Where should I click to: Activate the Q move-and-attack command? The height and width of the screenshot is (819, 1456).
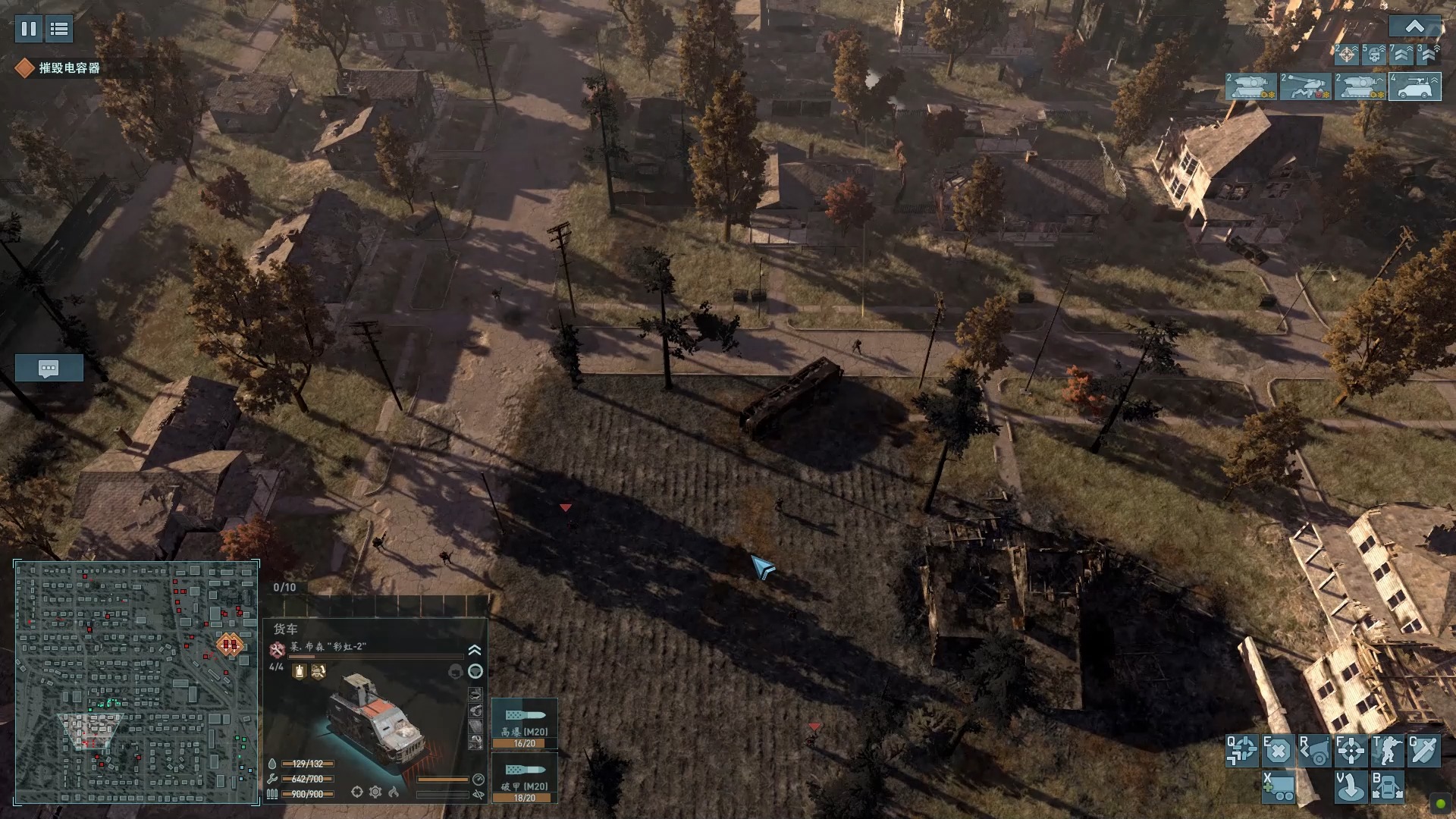(1242, 751)
